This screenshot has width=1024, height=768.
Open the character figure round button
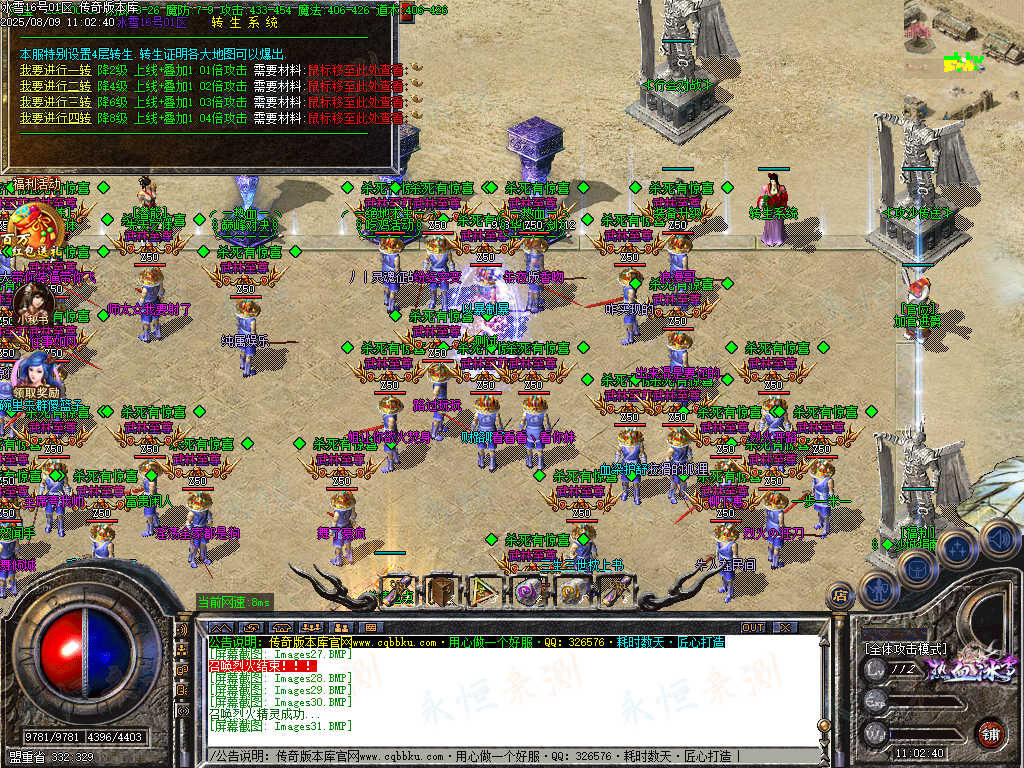click(877, 590)
